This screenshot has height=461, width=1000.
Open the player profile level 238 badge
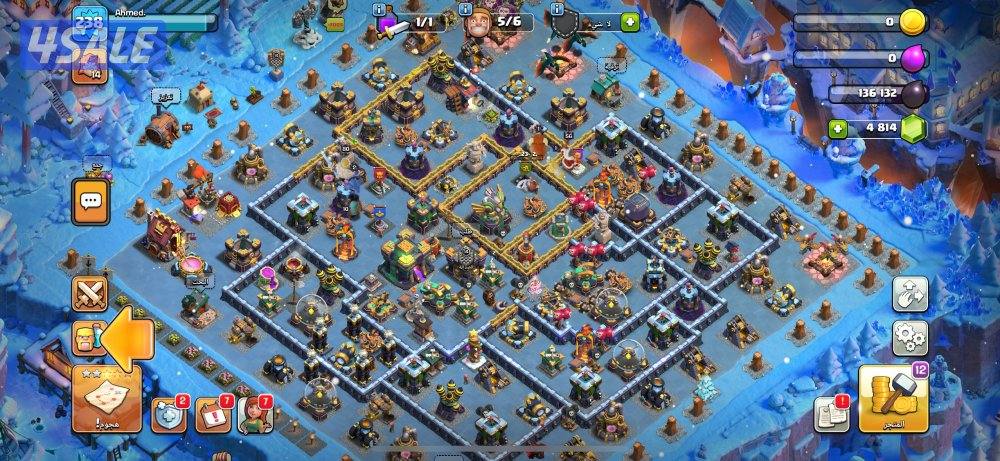pos(89,22)
